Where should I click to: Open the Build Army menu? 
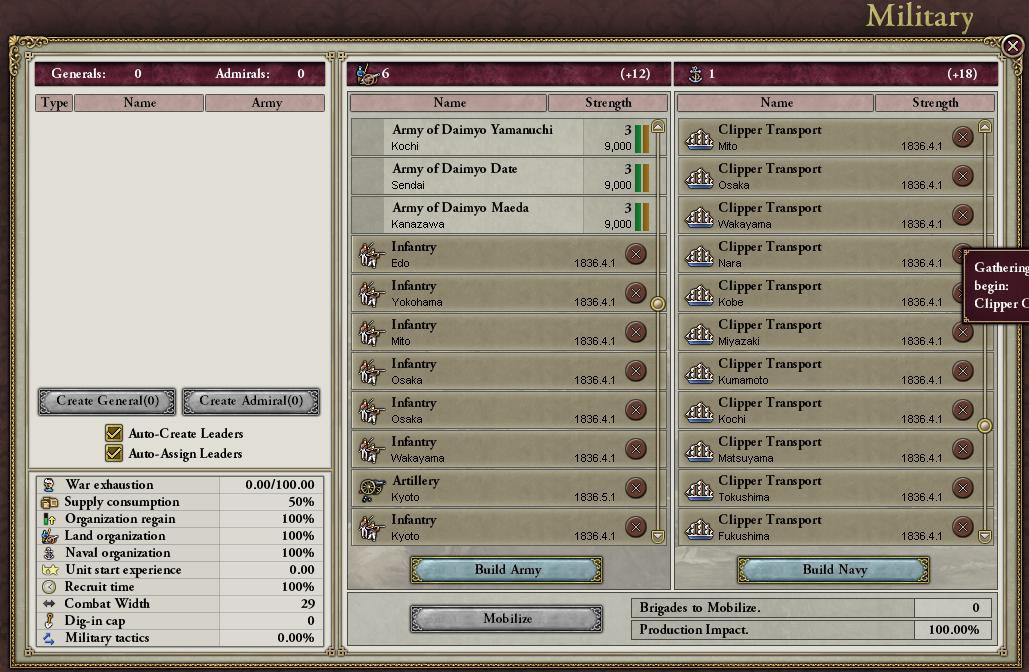click(x=507, y=570)
